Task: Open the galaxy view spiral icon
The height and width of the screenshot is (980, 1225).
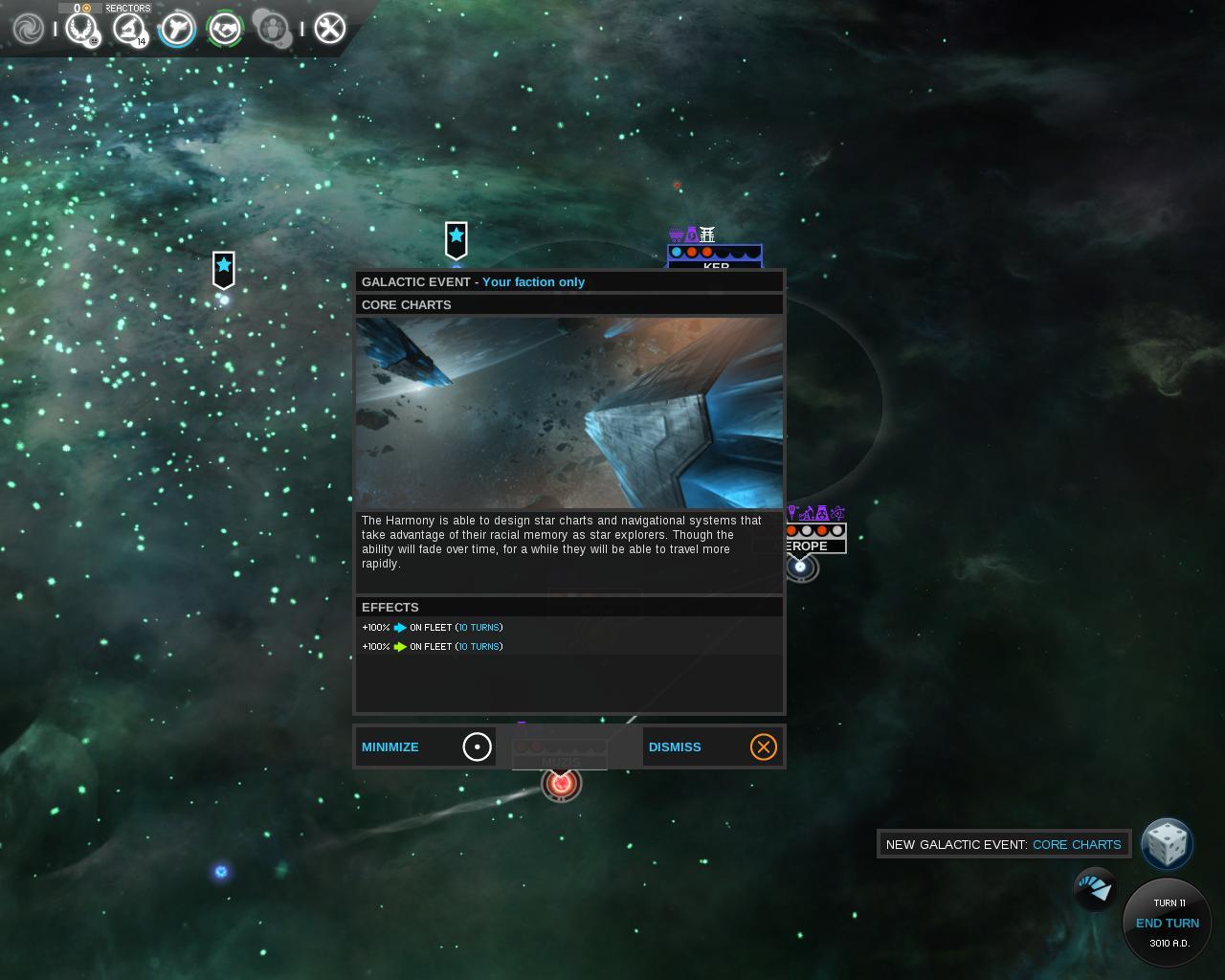Action: click(x=29, y=29)
